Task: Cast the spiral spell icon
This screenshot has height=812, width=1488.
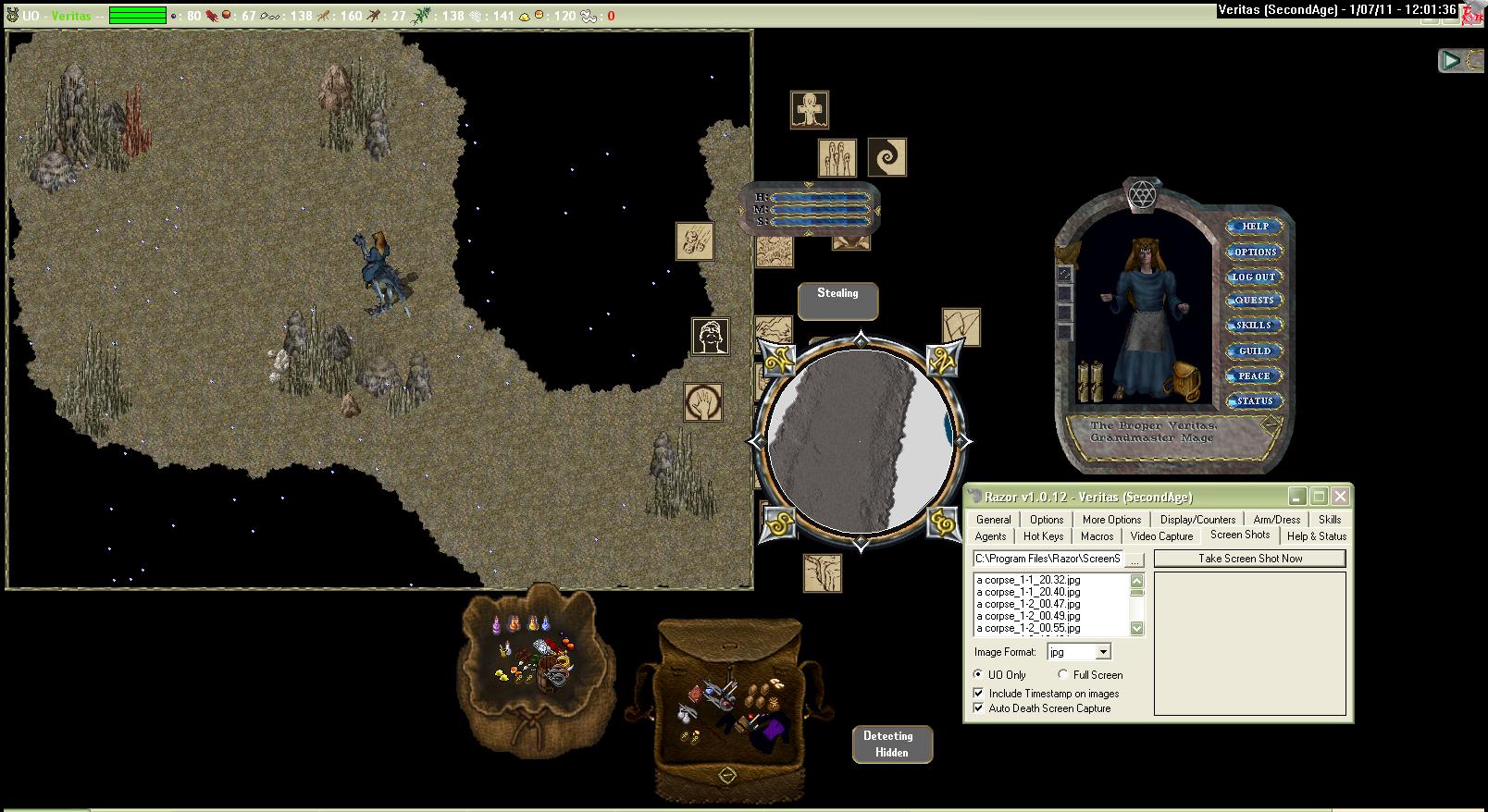Action: pyautogui.click(x=887, y=157)
